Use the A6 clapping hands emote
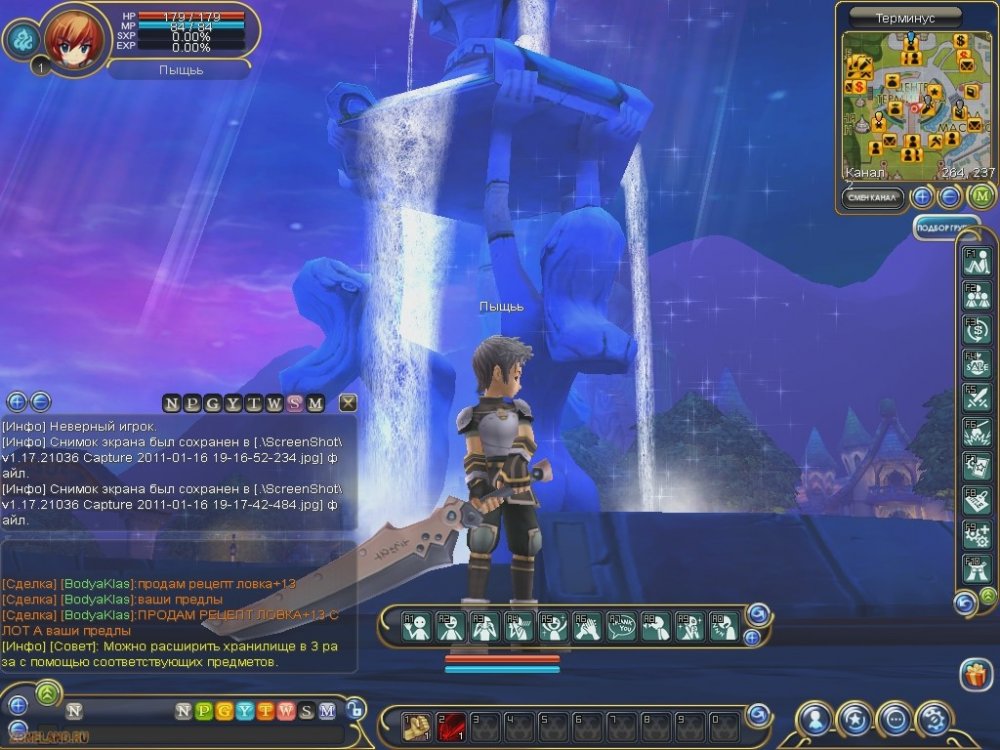This screenshot has height=750, width=1000. (587, 626)
